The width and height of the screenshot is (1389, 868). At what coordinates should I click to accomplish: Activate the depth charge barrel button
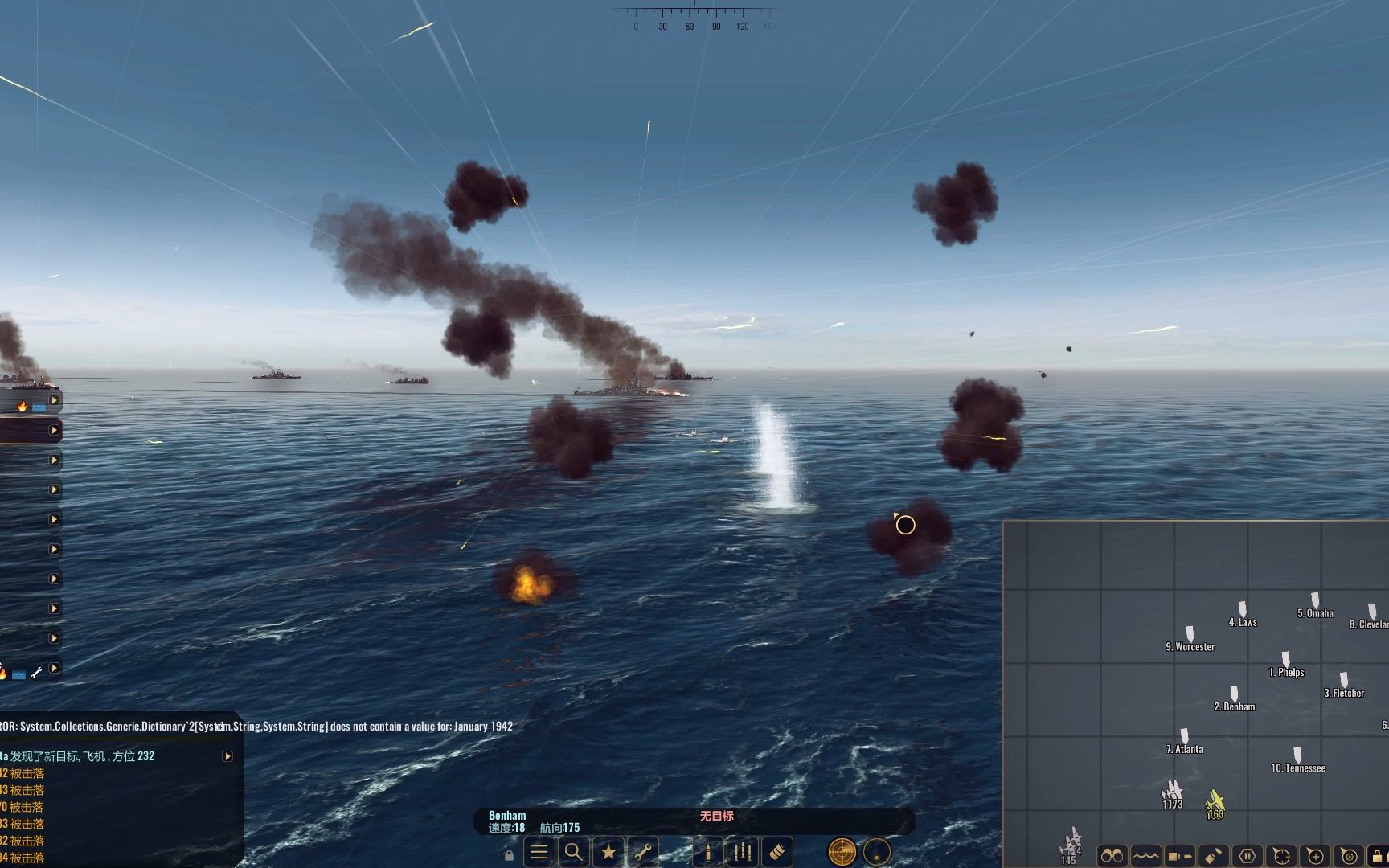click(x=777, y=852)
